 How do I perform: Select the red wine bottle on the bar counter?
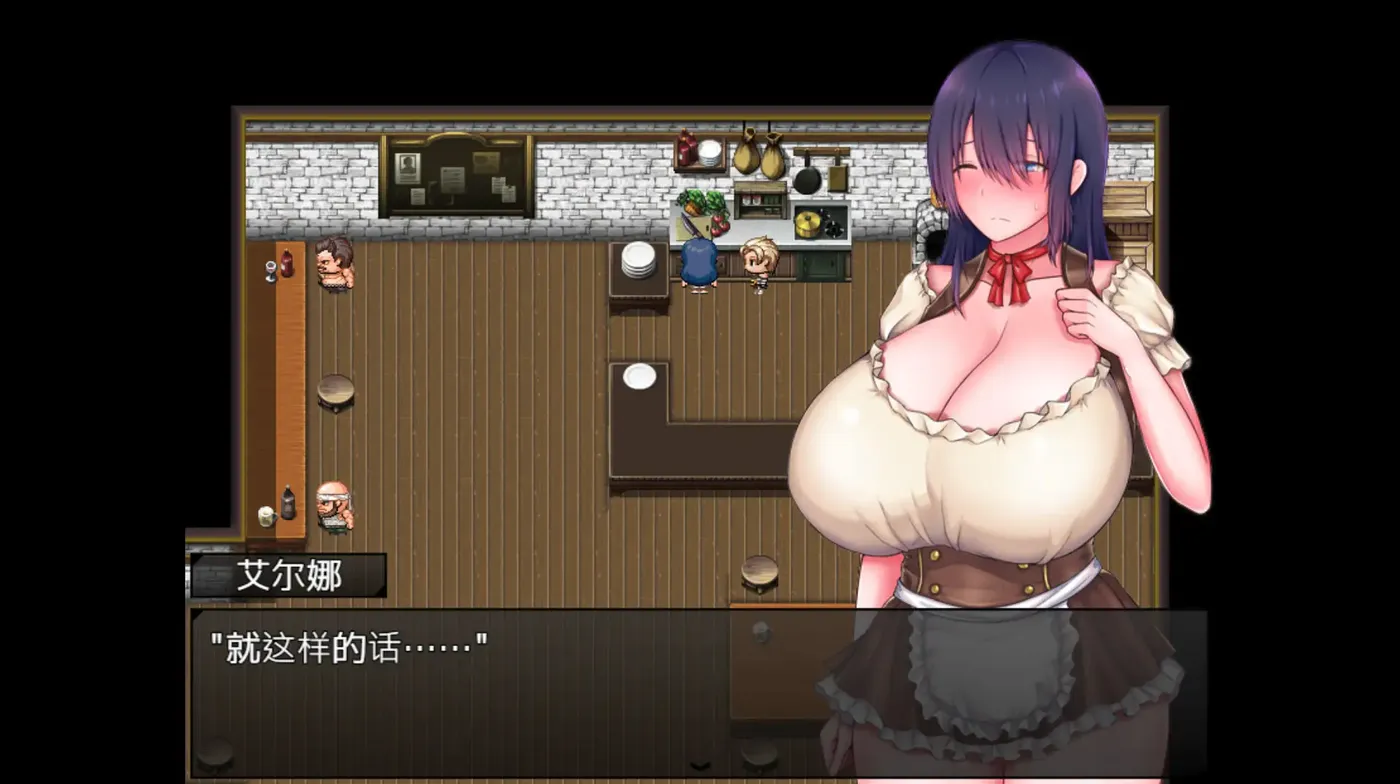pos(285,262)
